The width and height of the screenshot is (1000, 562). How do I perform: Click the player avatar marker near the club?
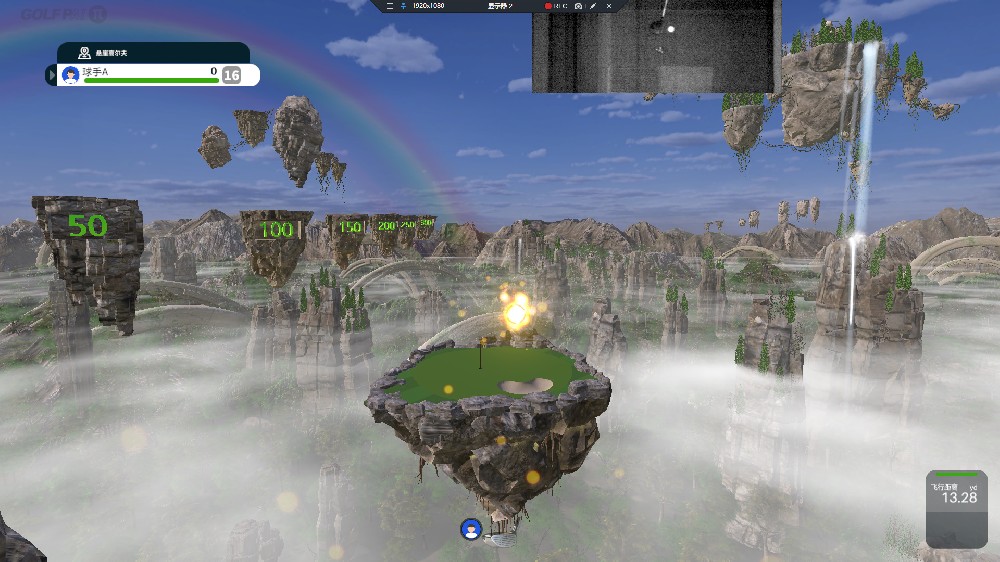tap(470, 529)
